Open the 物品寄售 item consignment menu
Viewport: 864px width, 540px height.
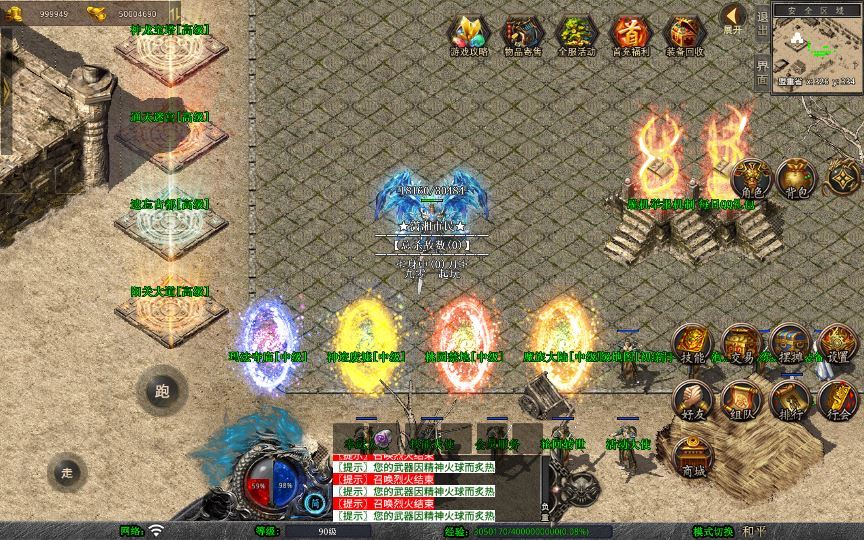click(x=524, y=36)
